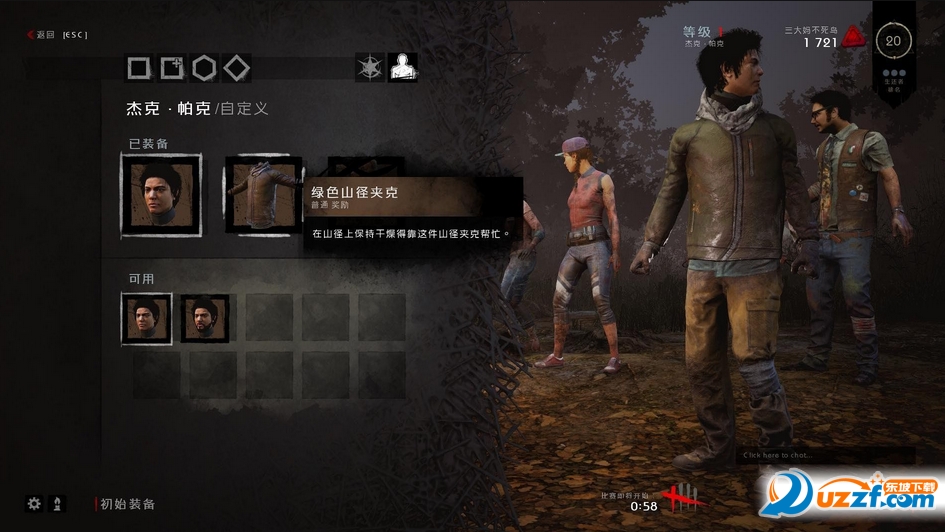Choose the clean-shaven head from available items
Viewport: 945px width, 532px height.
click(x=147, y=318)
